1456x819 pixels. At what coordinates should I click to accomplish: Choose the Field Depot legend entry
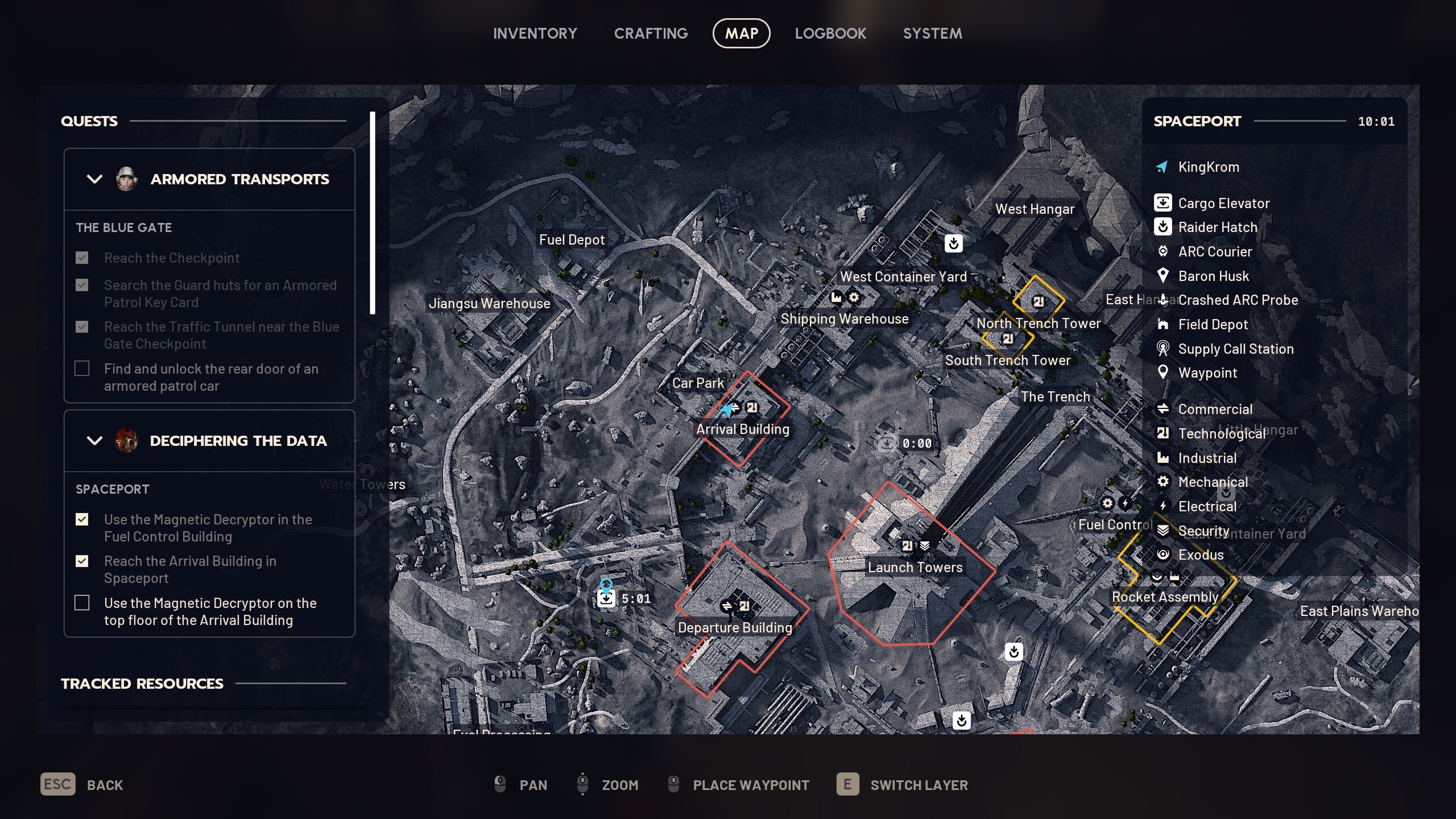pyautogui.click(x=1213, y=324)
